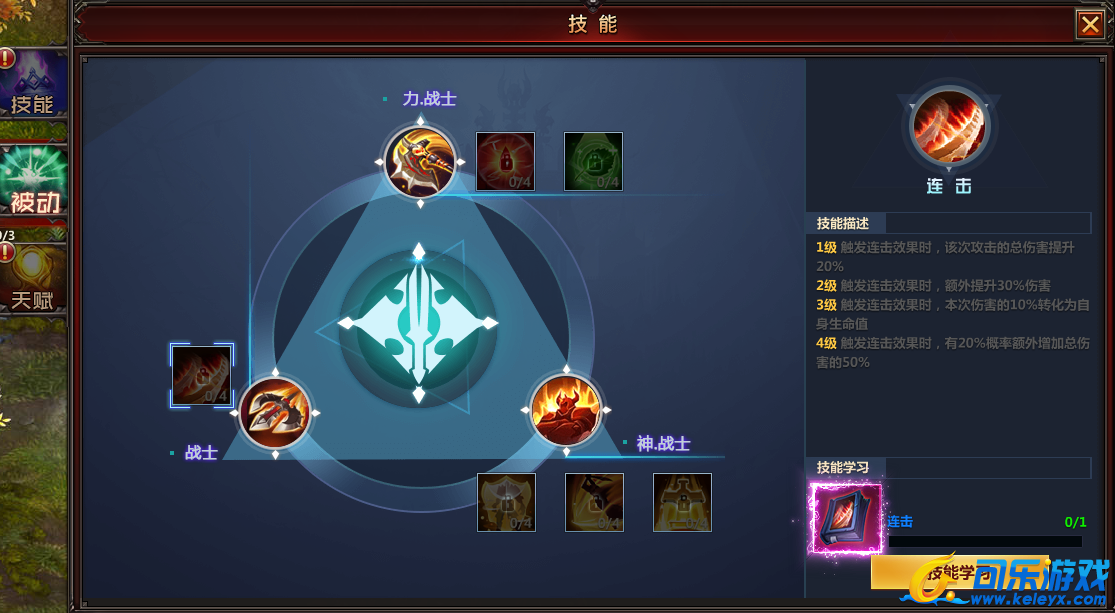Screen dimensions: 1115x613
Task: Select the 神.战士 demon class node
Action: (565, 410)
